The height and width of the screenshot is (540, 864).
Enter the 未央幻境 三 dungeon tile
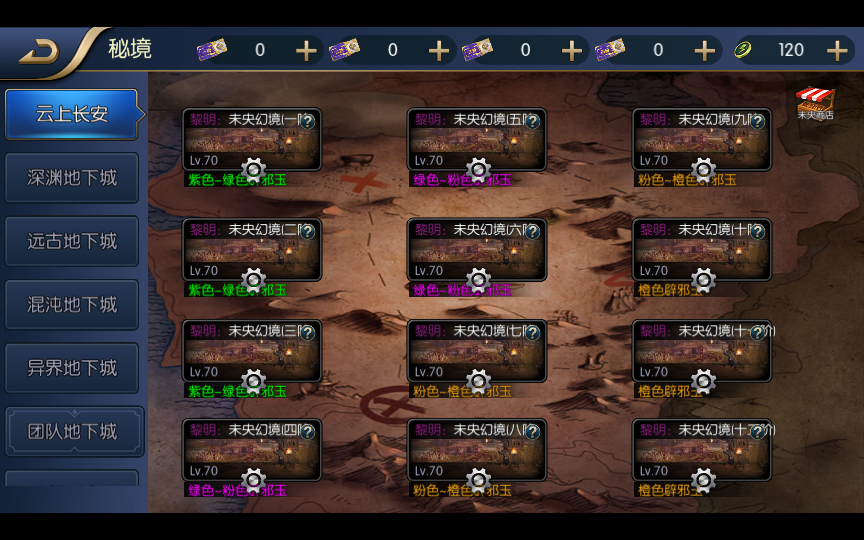click(x=251, y=352)
